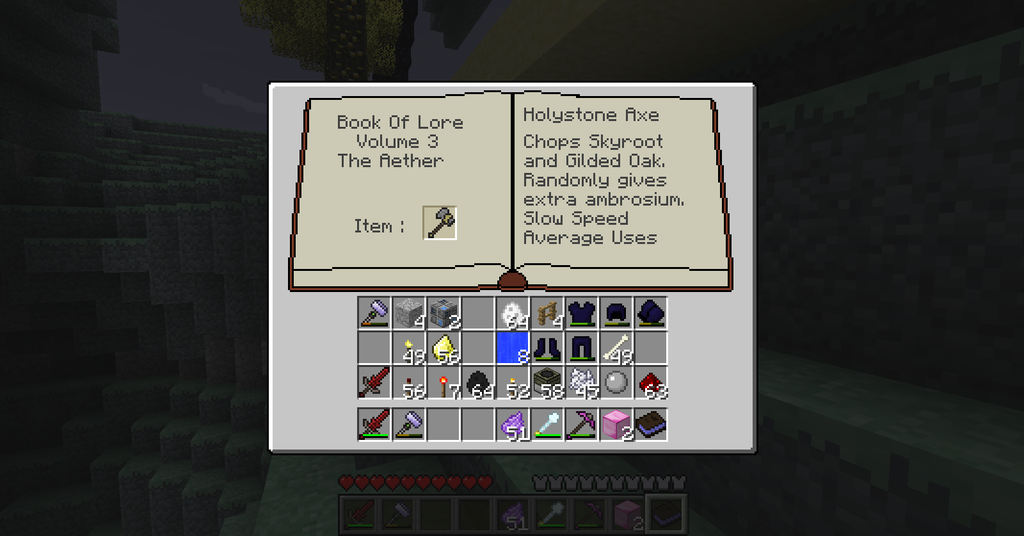Select the grey ball item
Screen dimensions: 1024x536
(616, 382)
